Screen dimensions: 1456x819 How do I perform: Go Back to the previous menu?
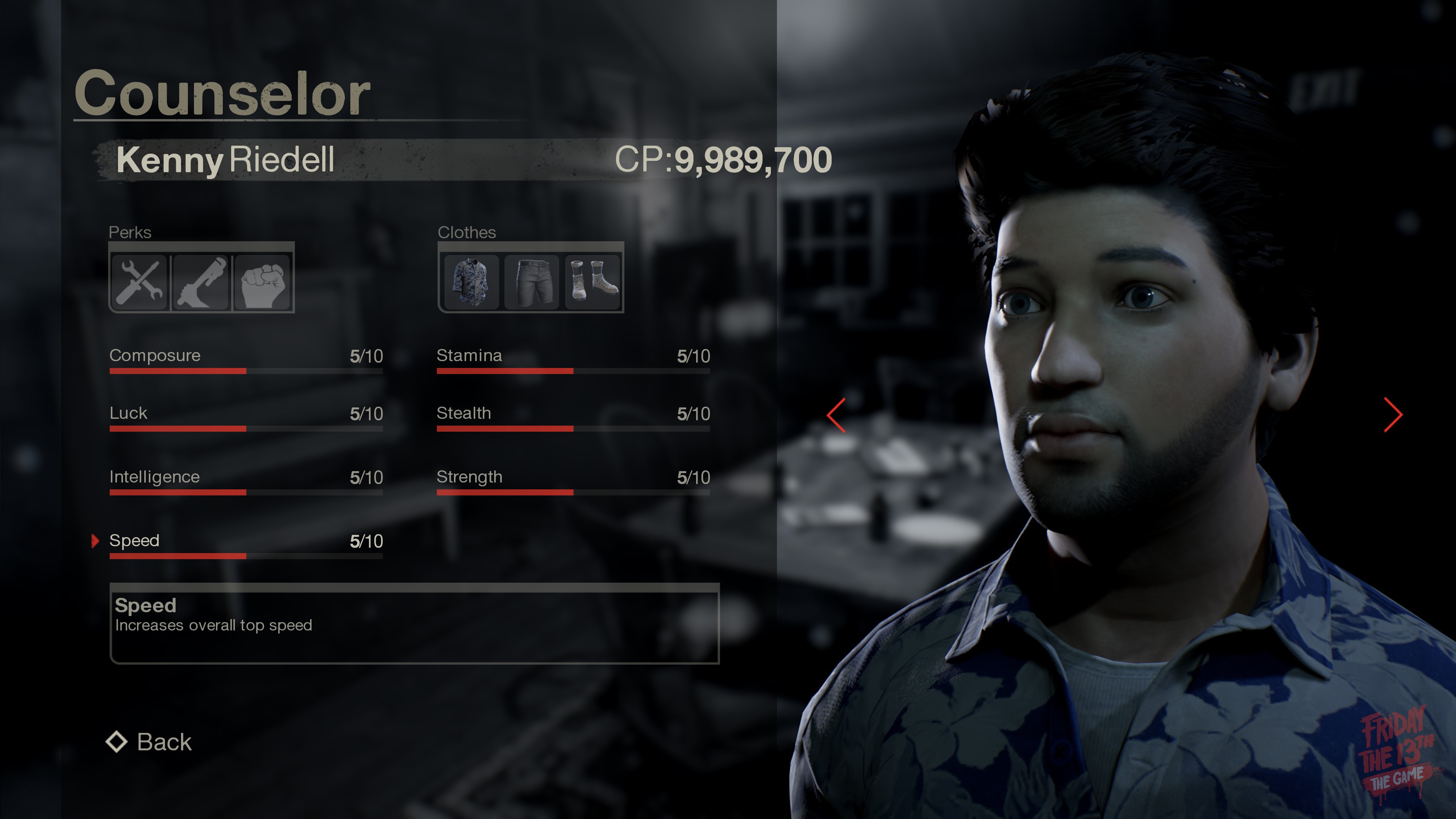click(150, 742)
